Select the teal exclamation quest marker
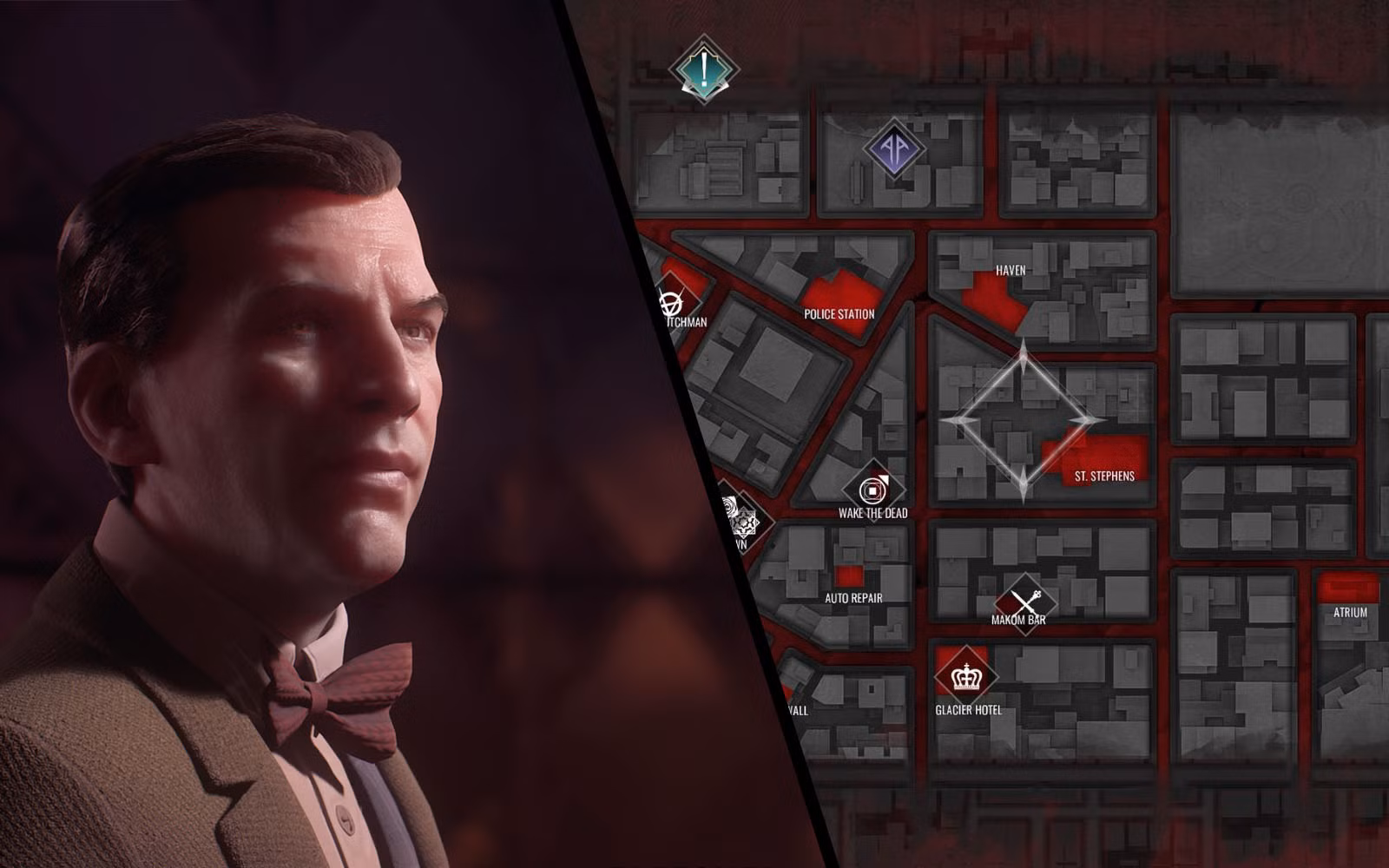The width and height of the screenshot is (1389, 868). pyautogui.click(x=704, y=68)
